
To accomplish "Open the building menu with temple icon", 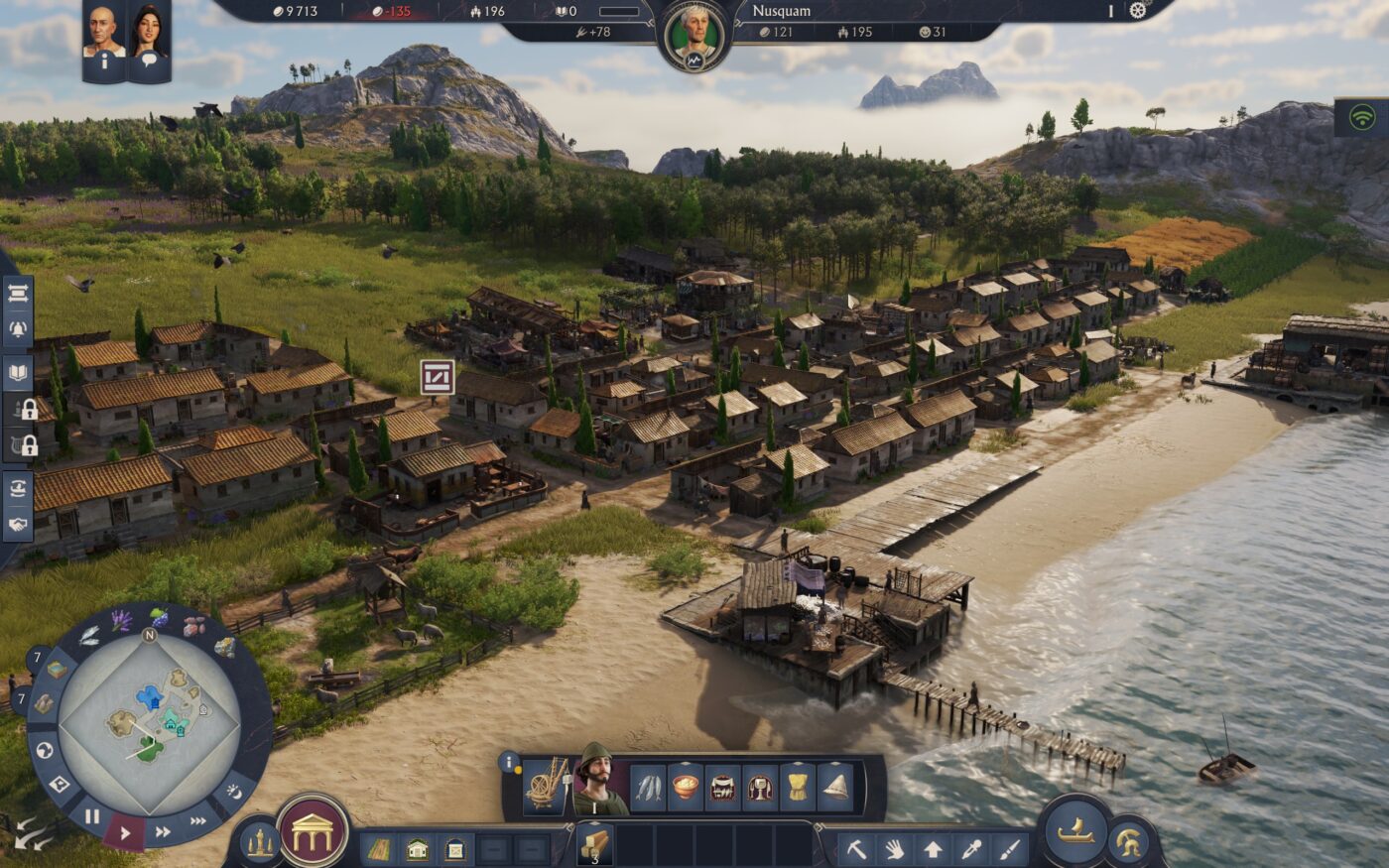I will pos(313,831).
